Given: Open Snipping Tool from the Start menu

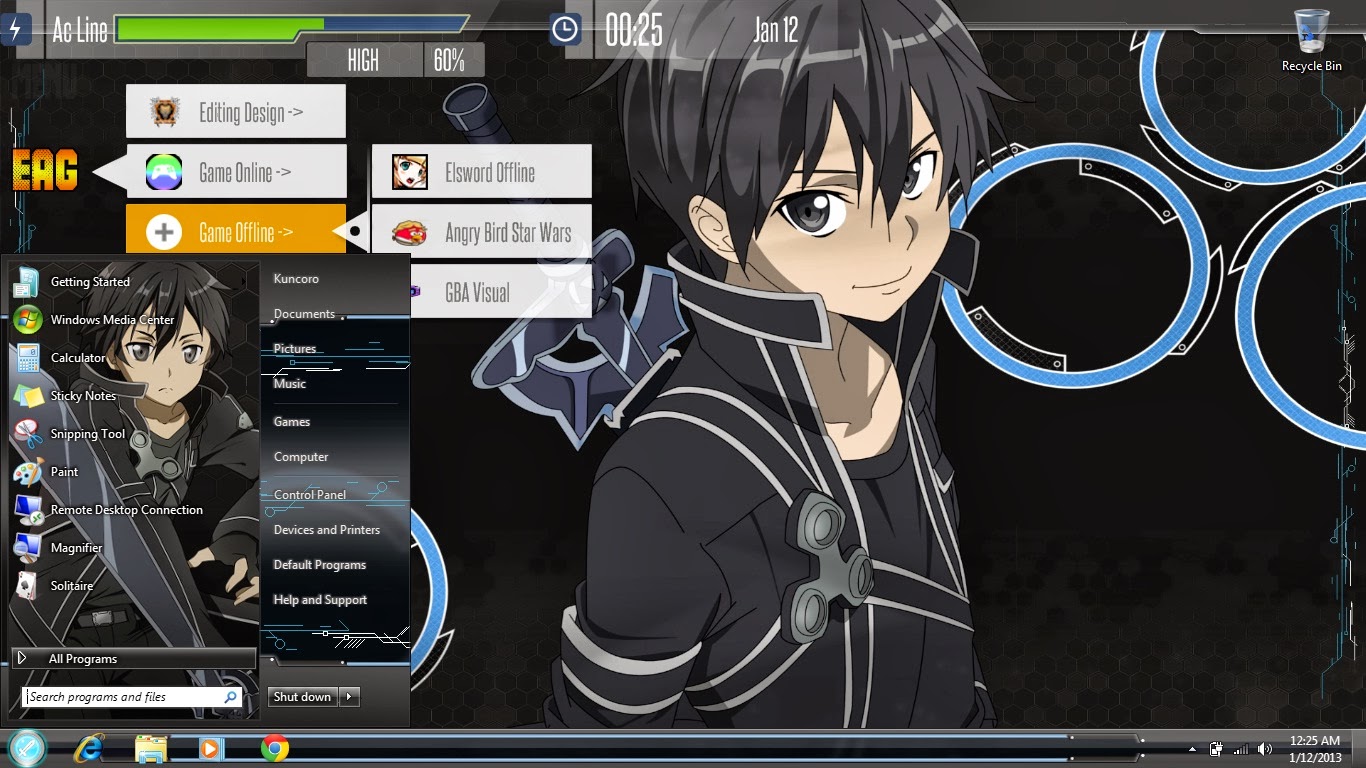Looking at the screenshot, I should point(87,433).
